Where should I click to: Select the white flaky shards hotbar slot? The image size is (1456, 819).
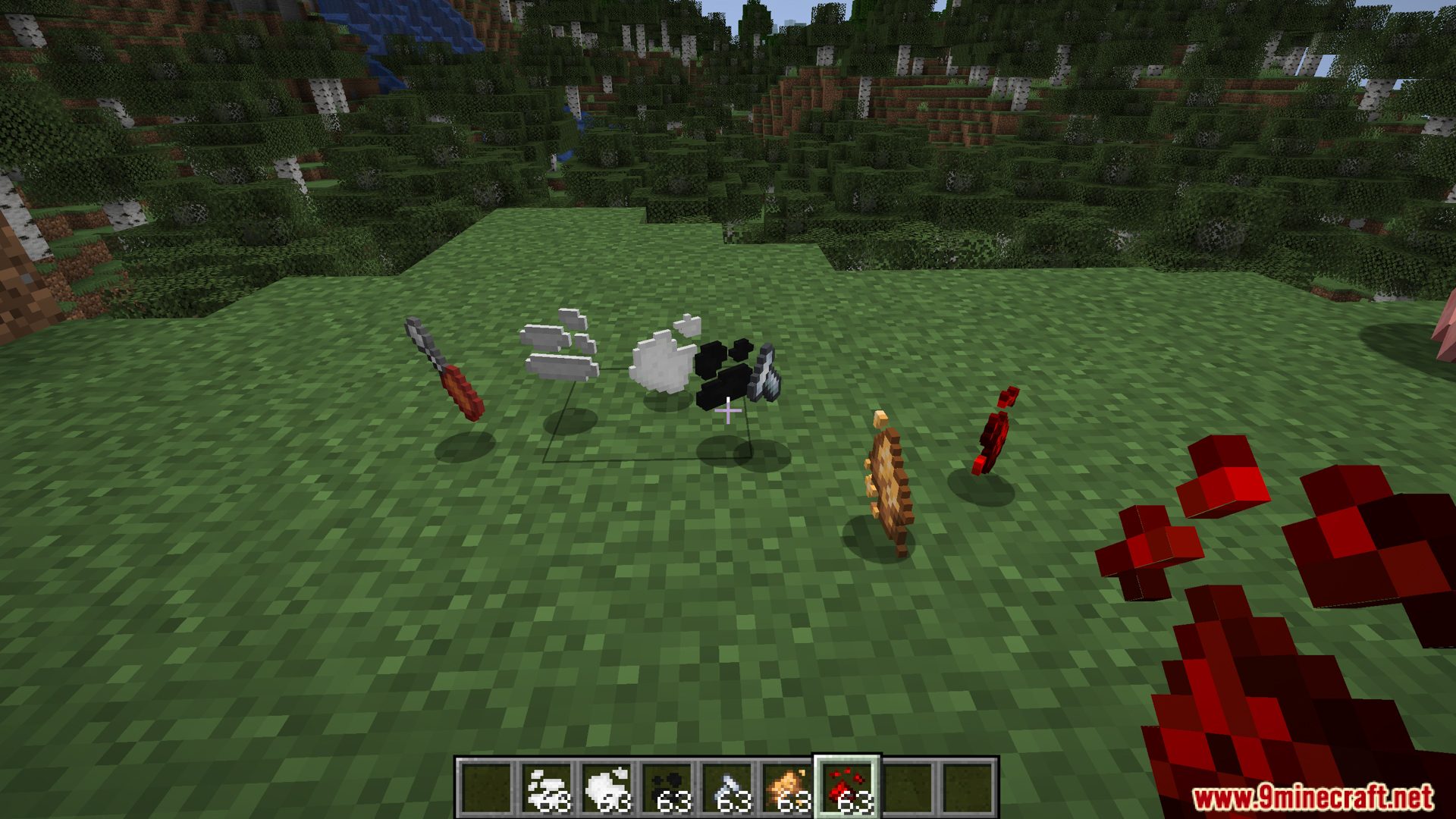click(x=546, y=788)
